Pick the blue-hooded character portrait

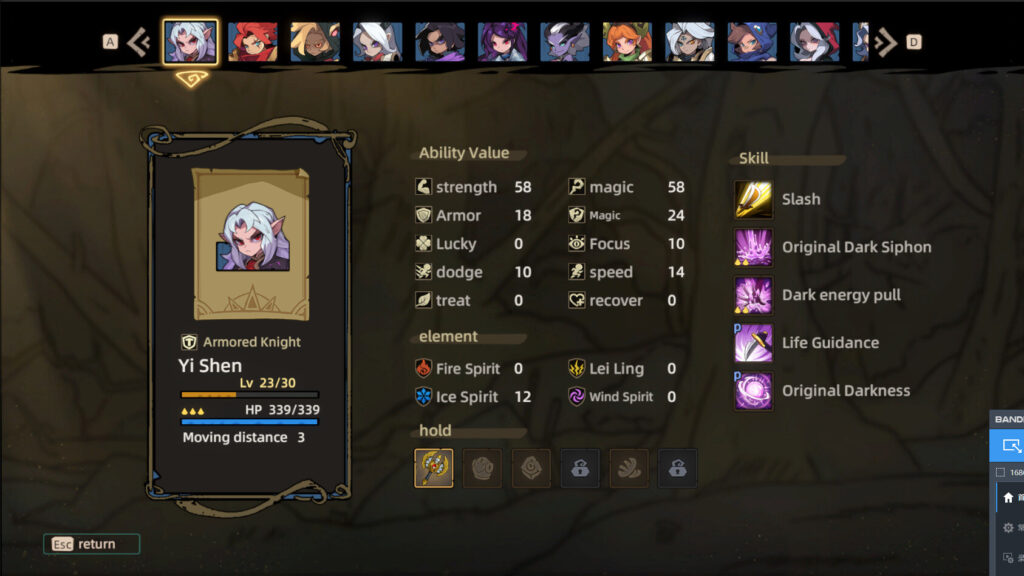(752, 42)
